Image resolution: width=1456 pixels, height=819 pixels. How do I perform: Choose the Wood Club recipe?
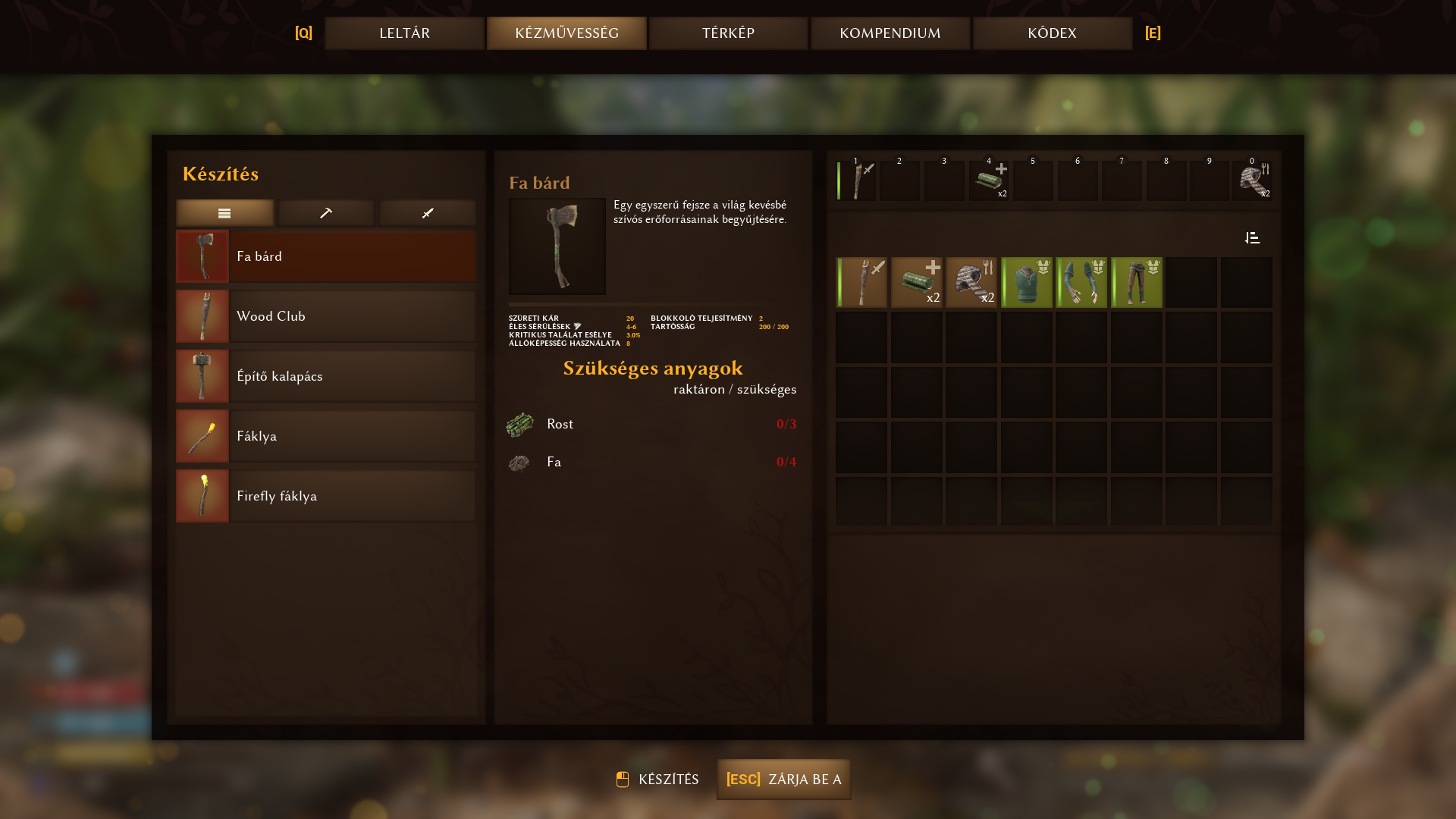[326, 316]
